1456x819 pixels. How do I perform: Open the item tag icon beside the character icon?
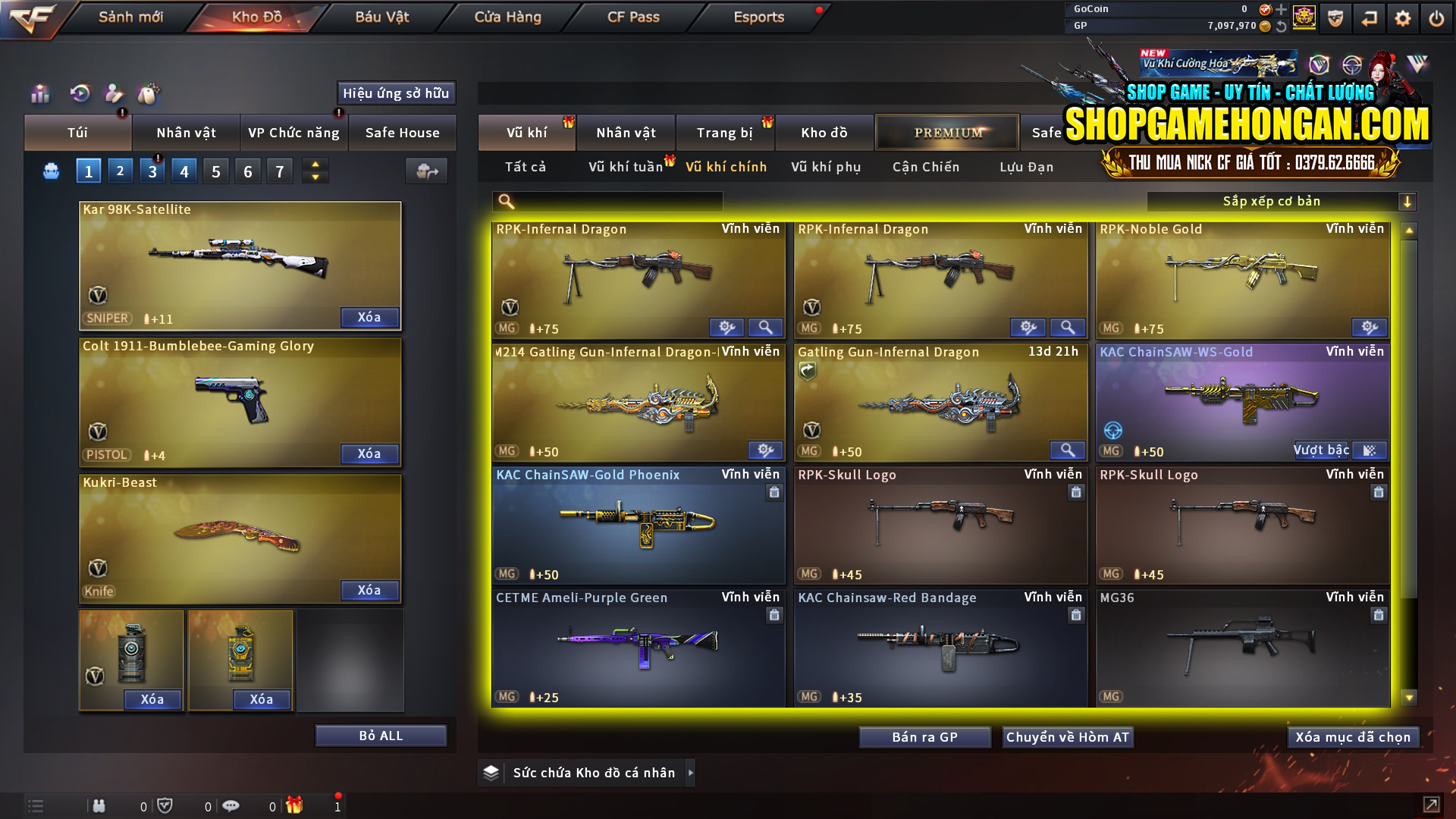pyautogui.click(x=149, y=93)
